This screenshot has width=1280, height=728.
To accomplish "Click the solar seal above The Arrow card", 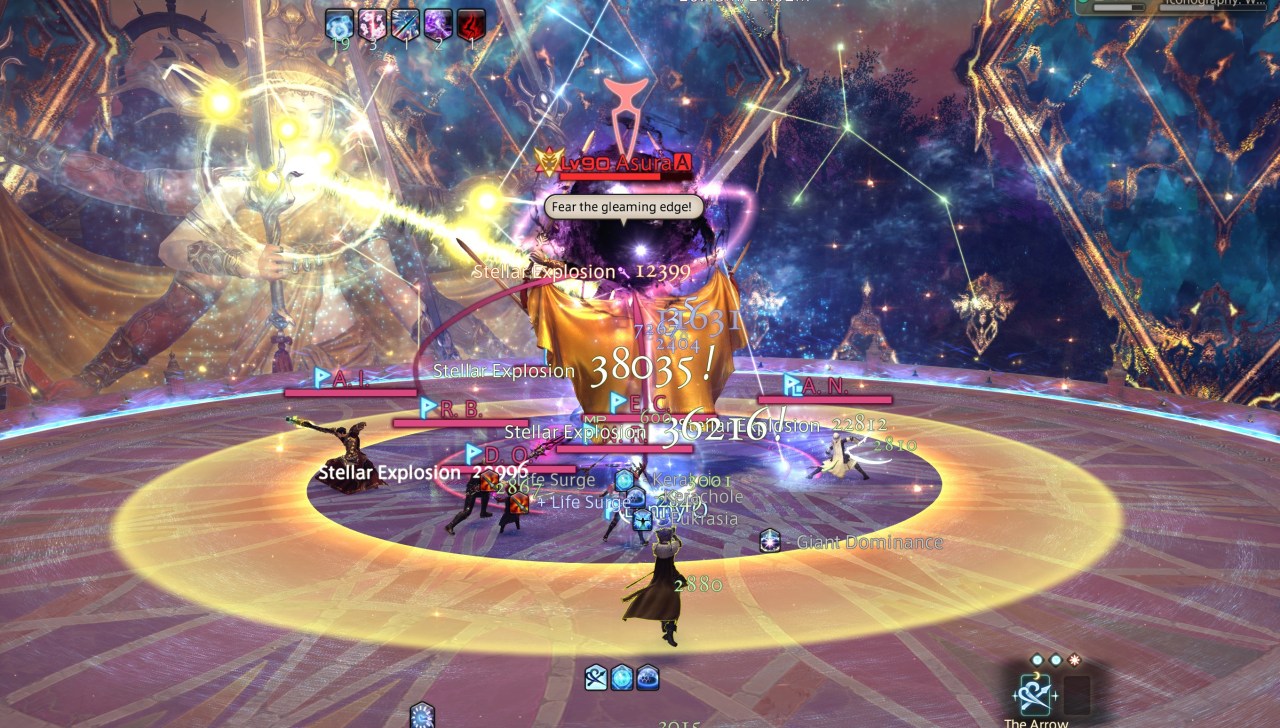I will (1074, 659).
